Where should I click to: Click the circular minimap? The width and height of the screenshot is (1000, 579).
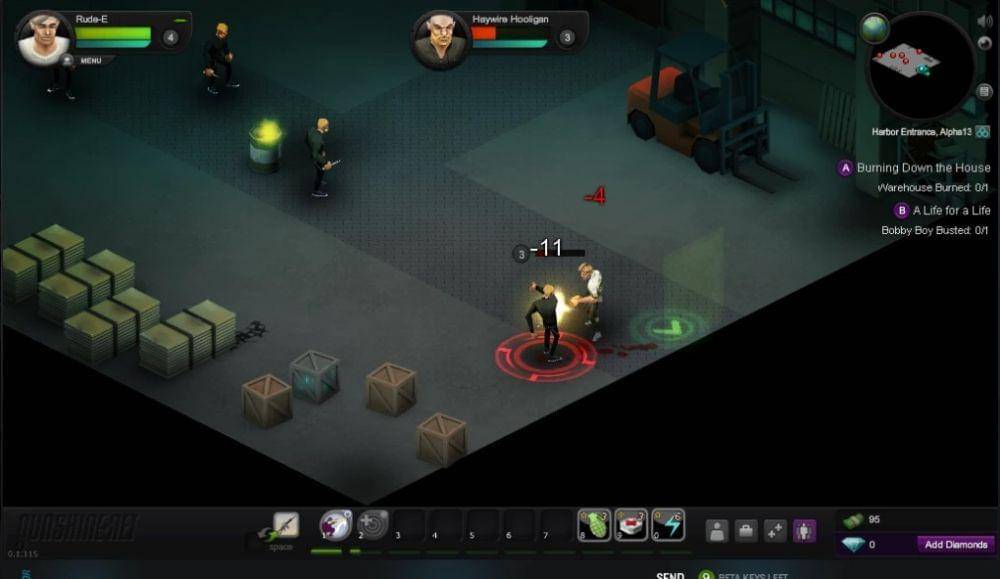click(x=920, y=66)
